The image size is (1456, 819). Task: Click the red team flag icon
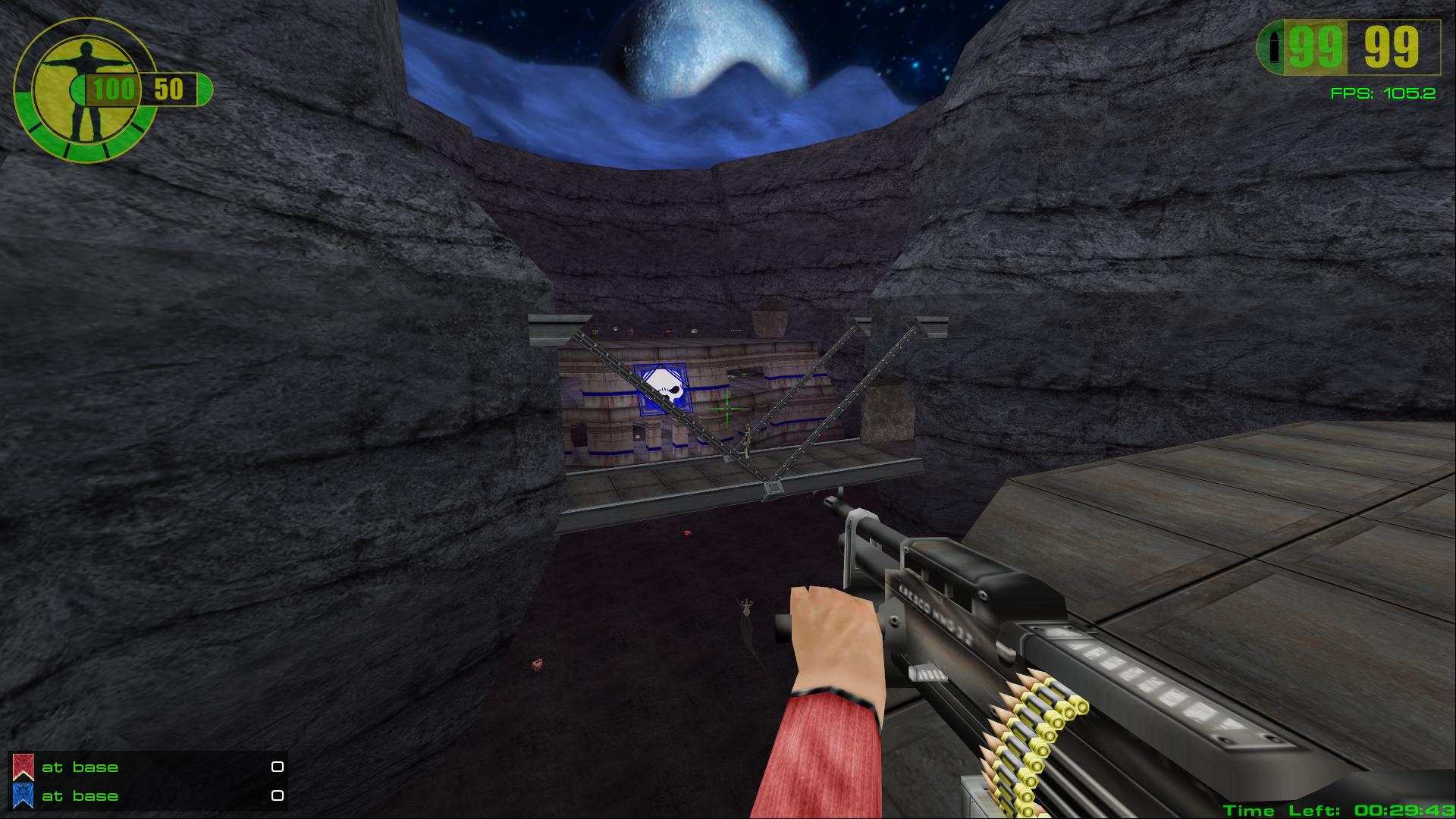[x=23, y=767]
